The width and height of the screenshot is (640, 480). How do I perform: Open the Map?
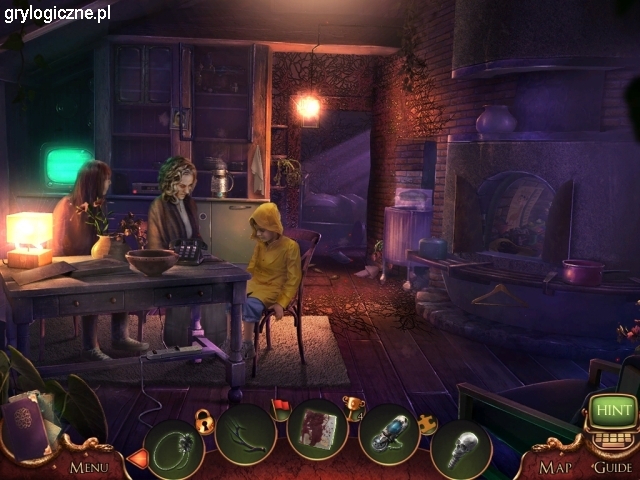point(555,466)
